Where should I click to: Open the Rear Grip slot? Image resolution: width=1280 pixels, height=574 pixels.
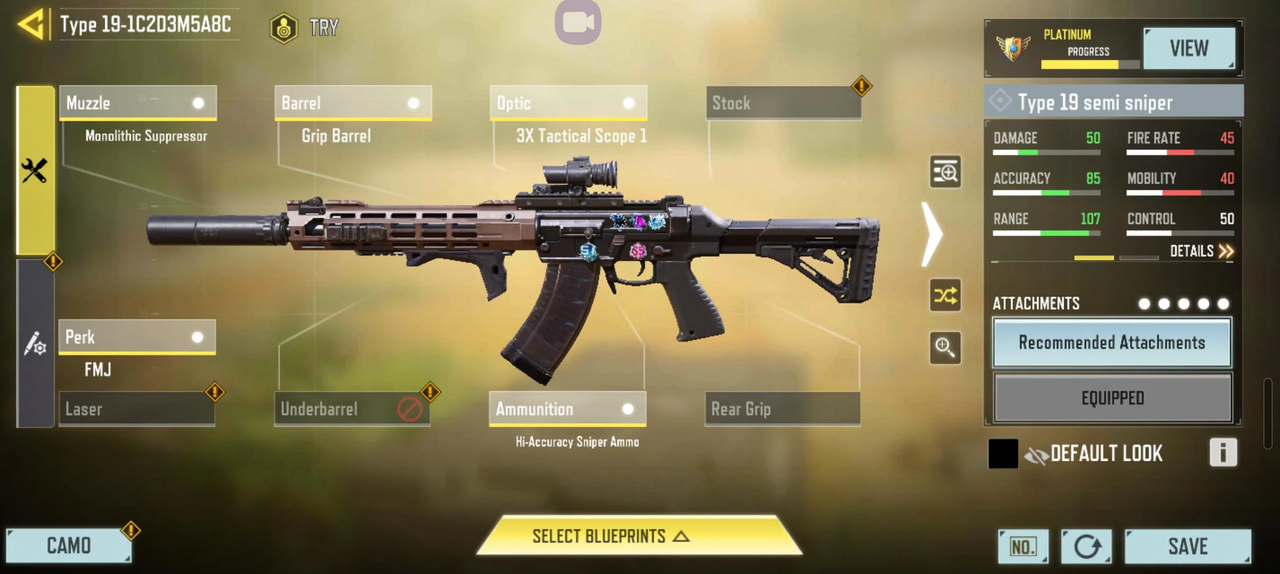(782, 409)
